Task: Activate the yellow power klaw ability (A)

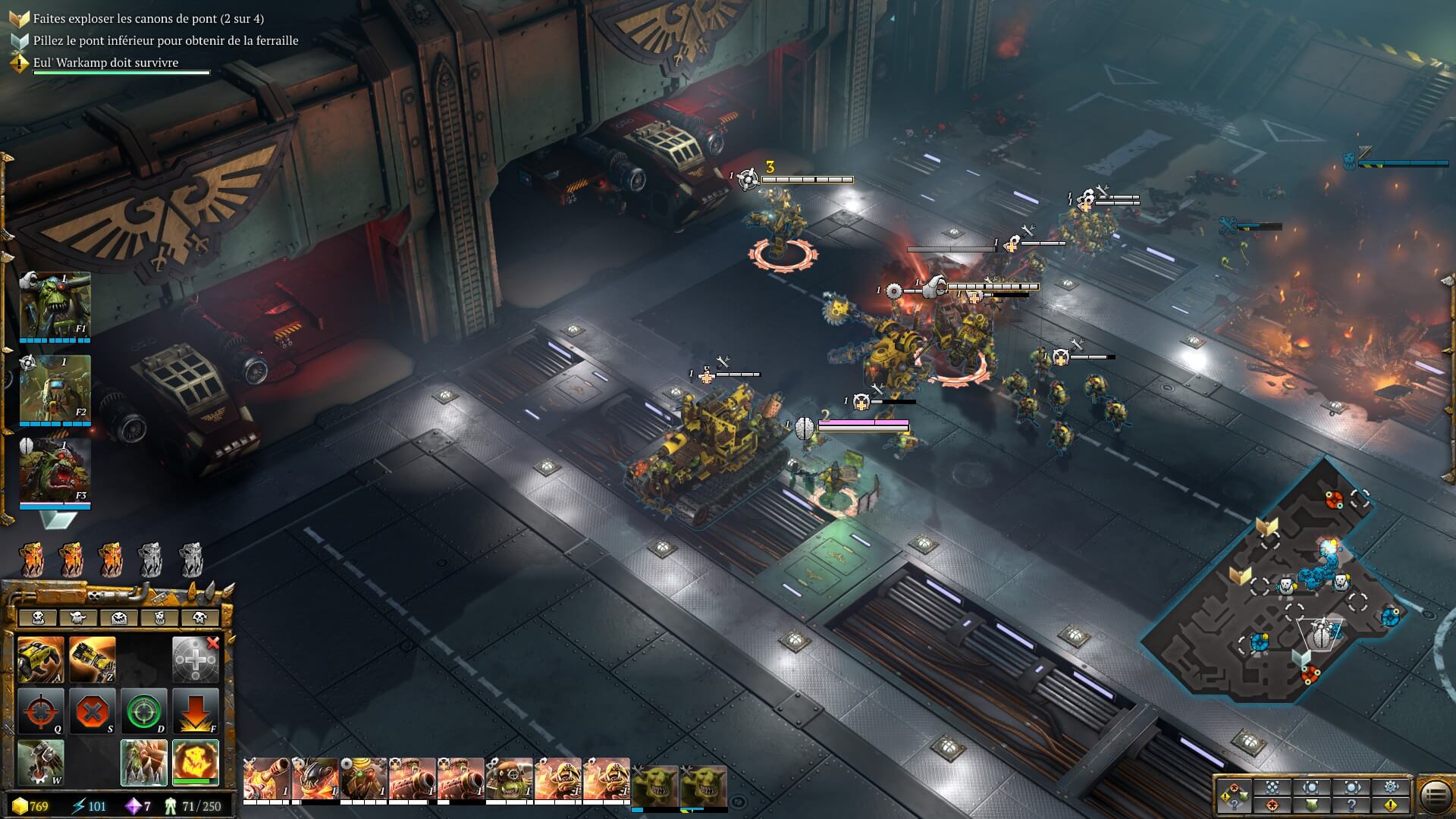Action: [41, 660]
